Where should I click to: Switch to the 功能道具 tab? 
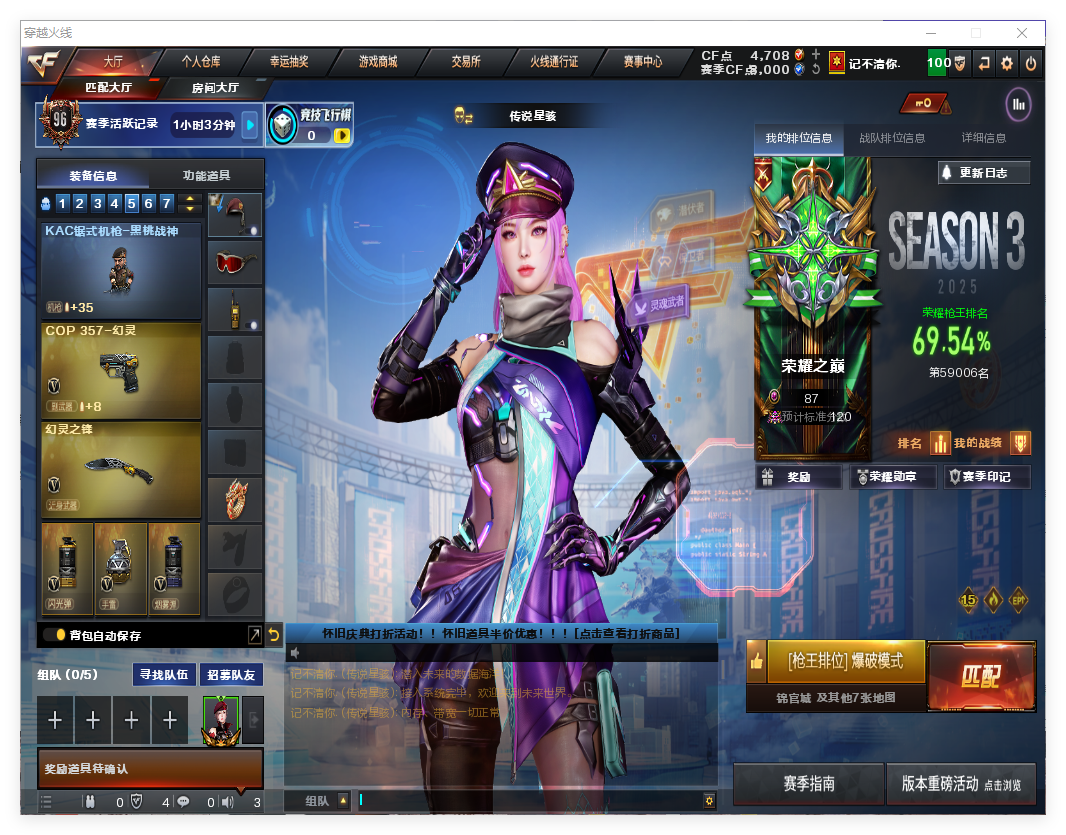(206, 175)
